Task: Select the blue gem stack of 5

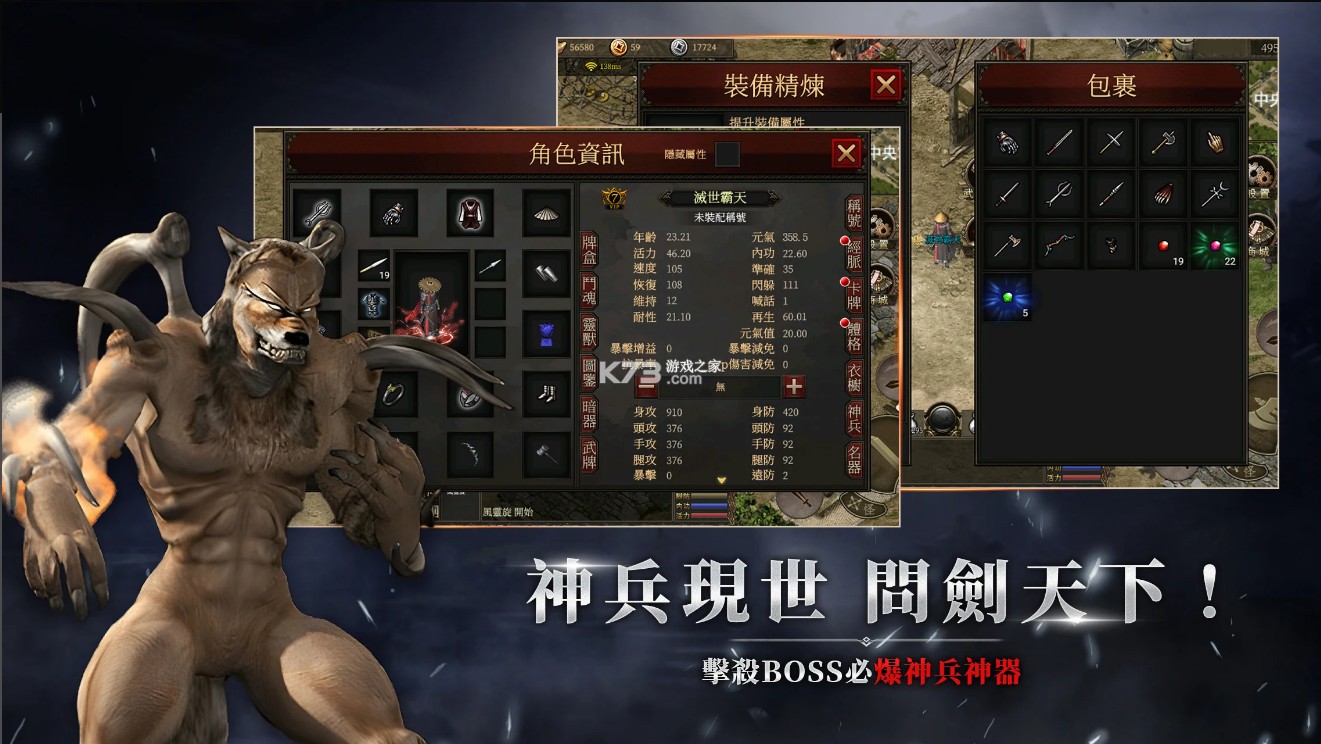Action: 1007,297
